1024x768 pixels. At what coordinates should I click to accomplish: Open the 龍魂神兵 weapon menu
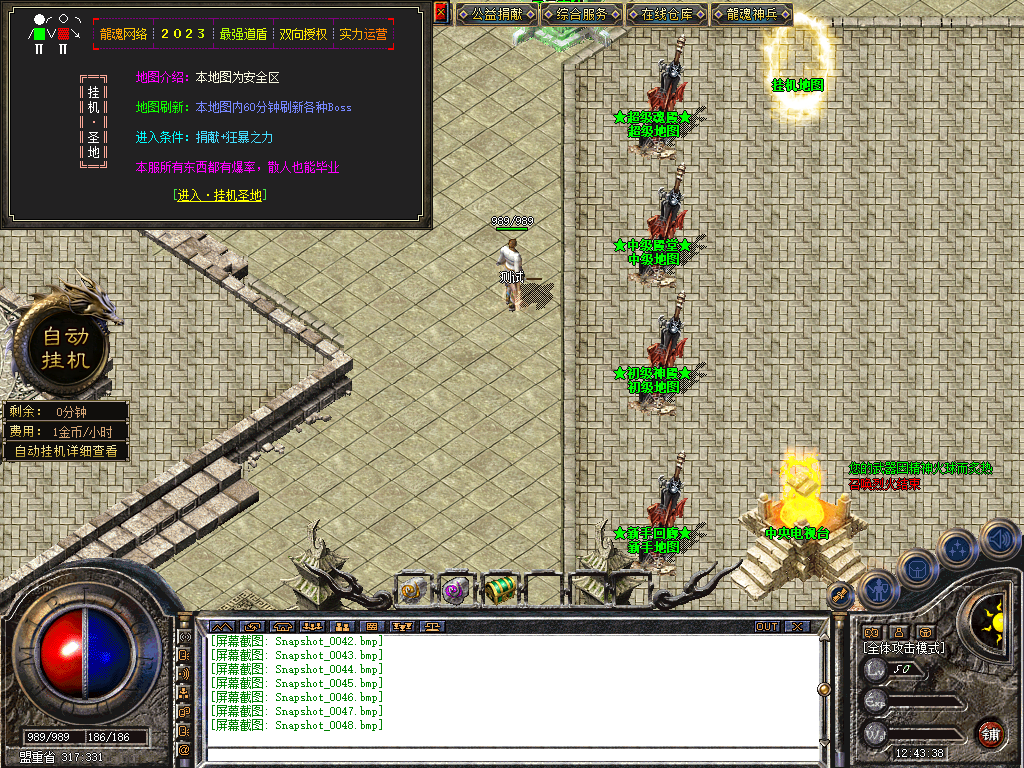(x=752, y=15)
